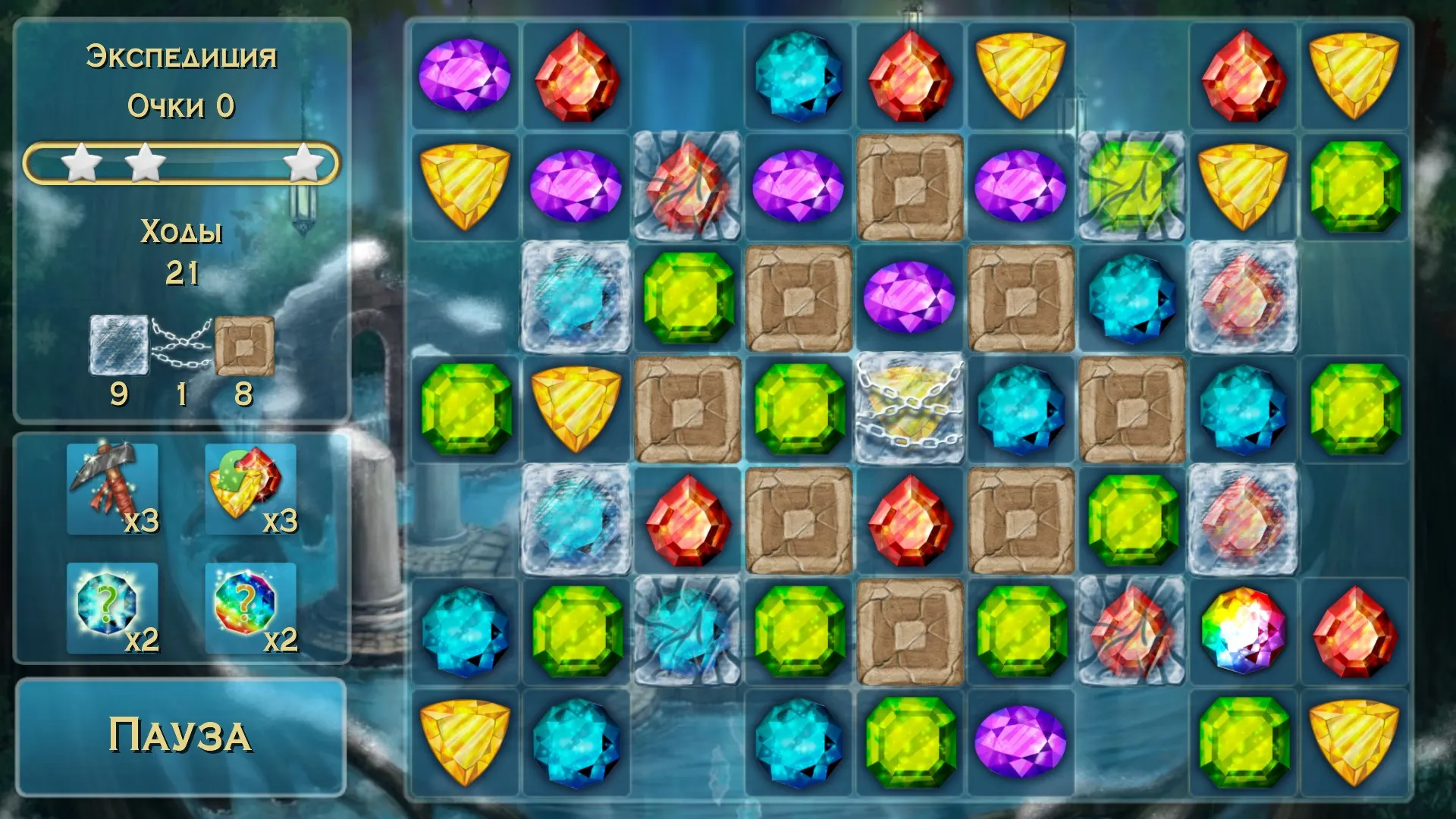The width and height of the screenshot is (1456, 819).
Task: Select the frozen green gem near the top right
Action: (x=1133, y=186)
